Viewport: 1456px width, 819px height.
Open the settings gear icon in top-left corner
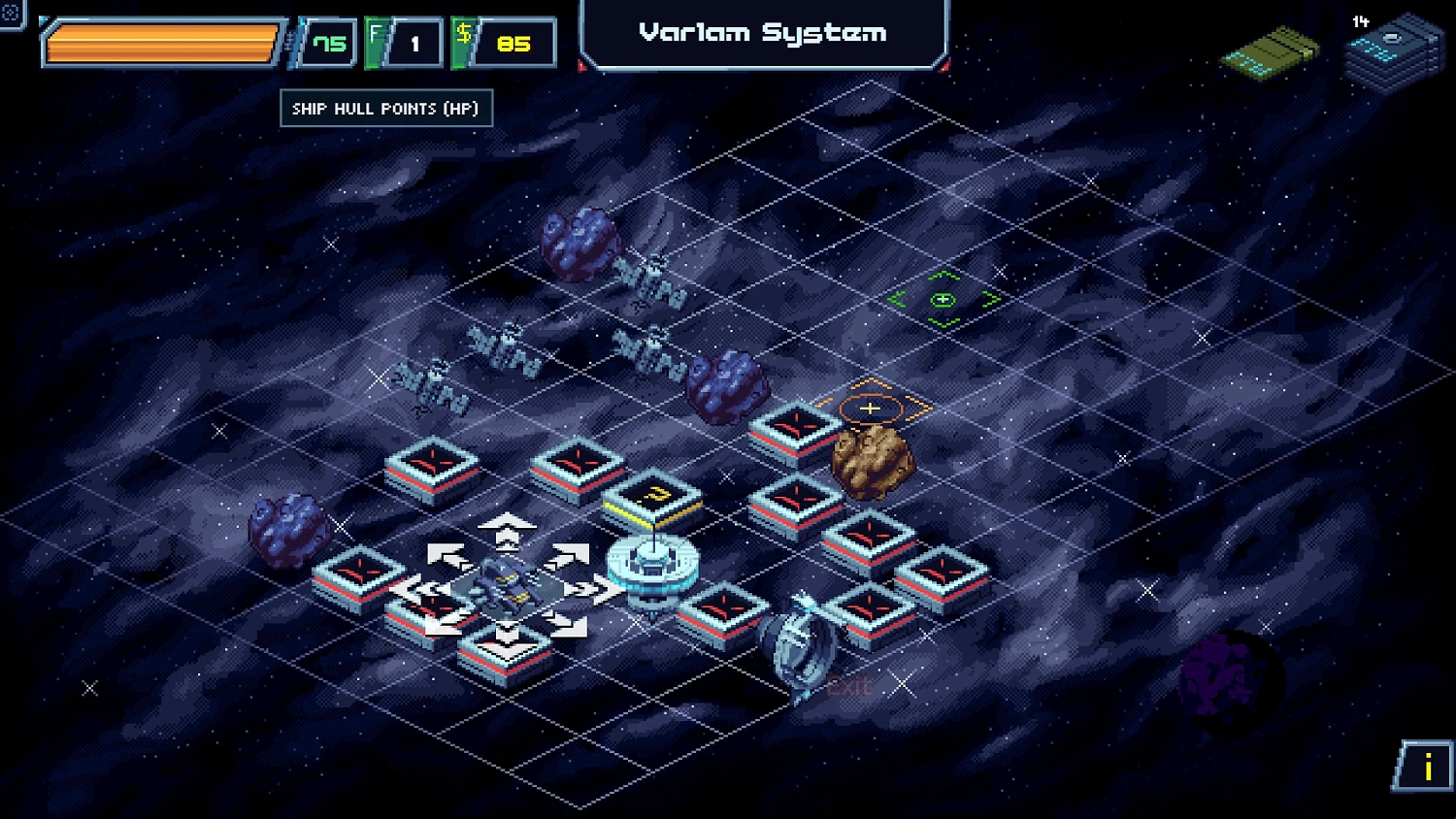(x=12, y=12)
